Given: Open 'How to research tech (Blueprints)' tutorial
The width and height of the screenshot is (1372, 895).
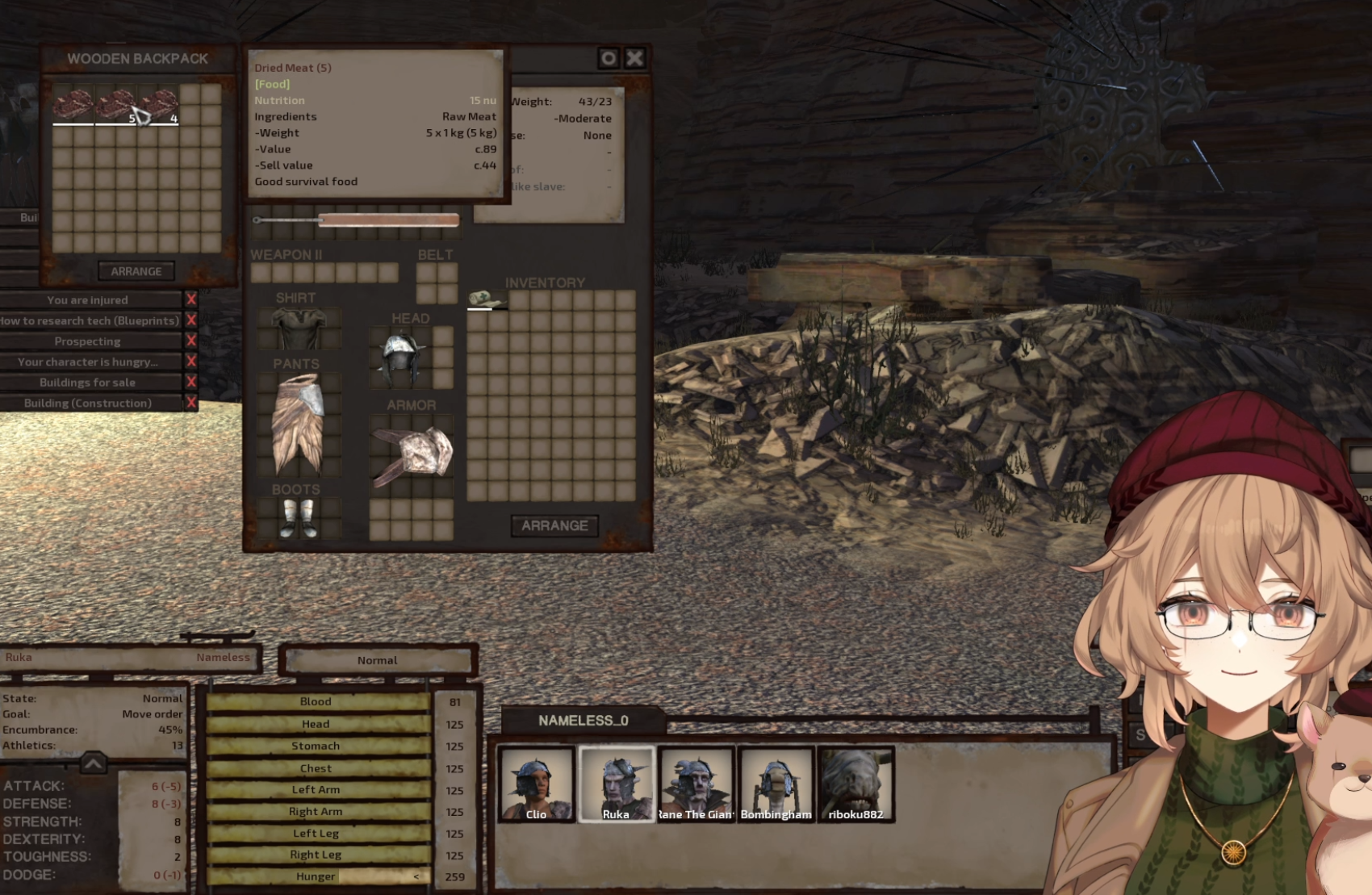Looking at the screenshot, I should coord(90,320).
